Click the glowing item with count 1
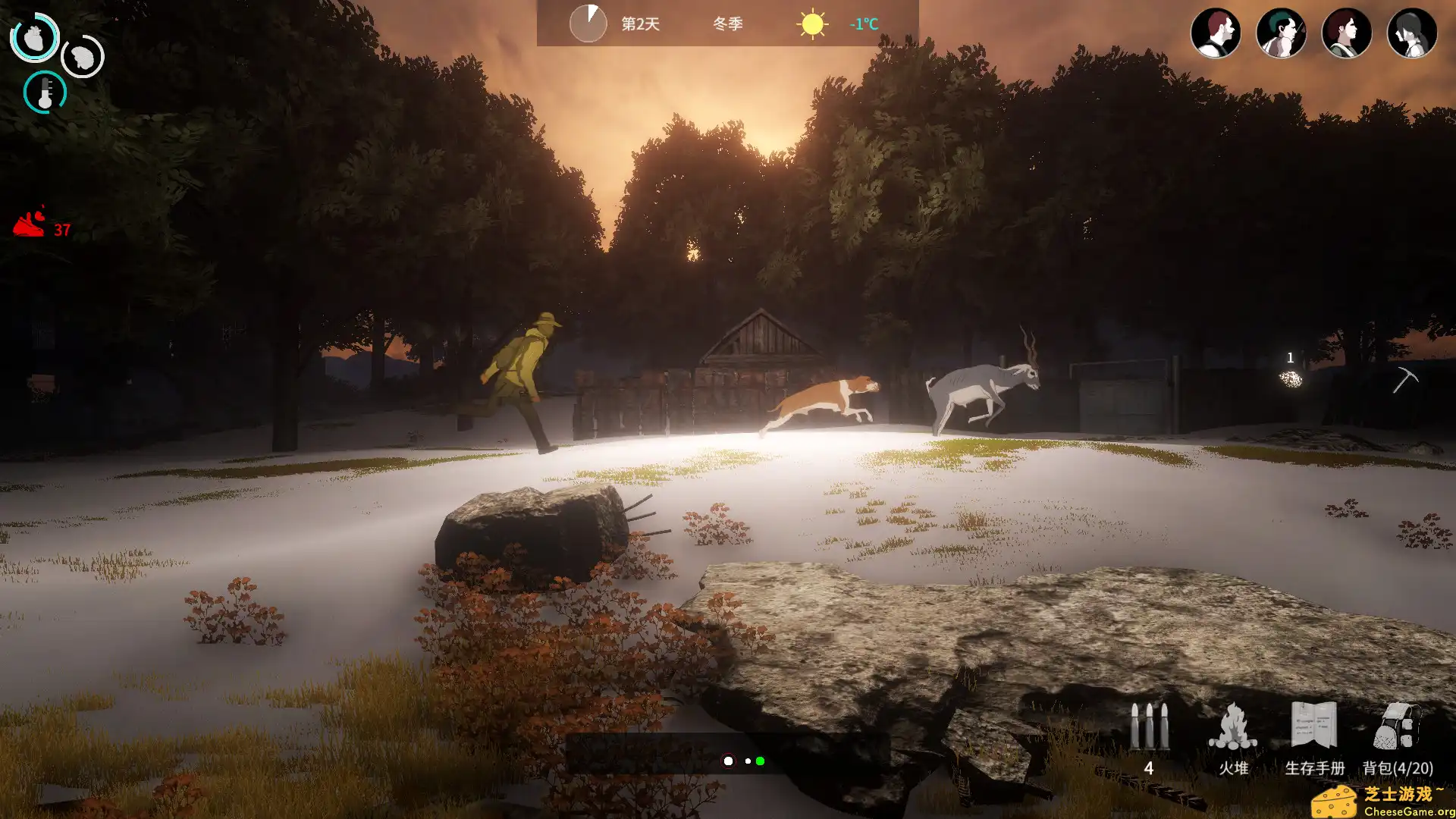This screenshot has height=819, width=1456. click(1291, 379)
